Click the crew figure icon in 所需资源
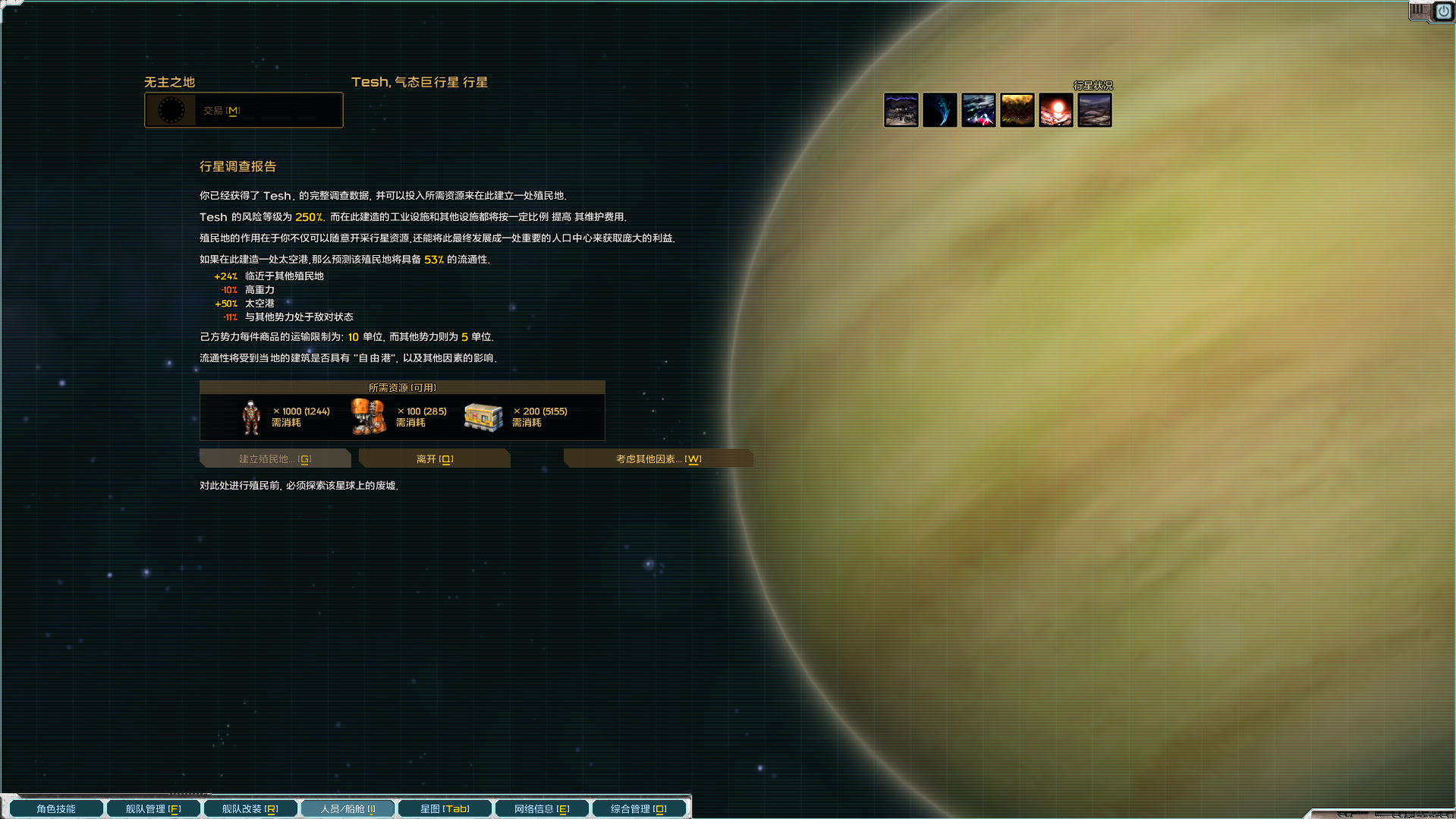 point(251,416)
